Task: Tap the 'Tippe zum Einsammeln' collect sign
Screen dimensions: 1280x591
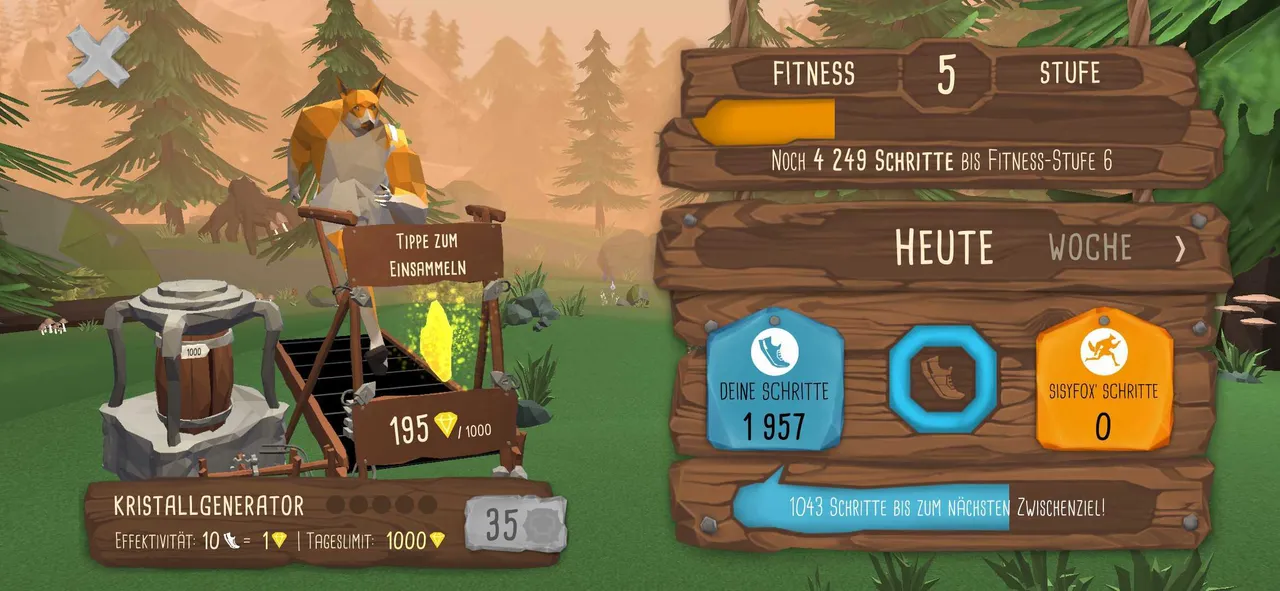Action: click(x=422, y=255)
